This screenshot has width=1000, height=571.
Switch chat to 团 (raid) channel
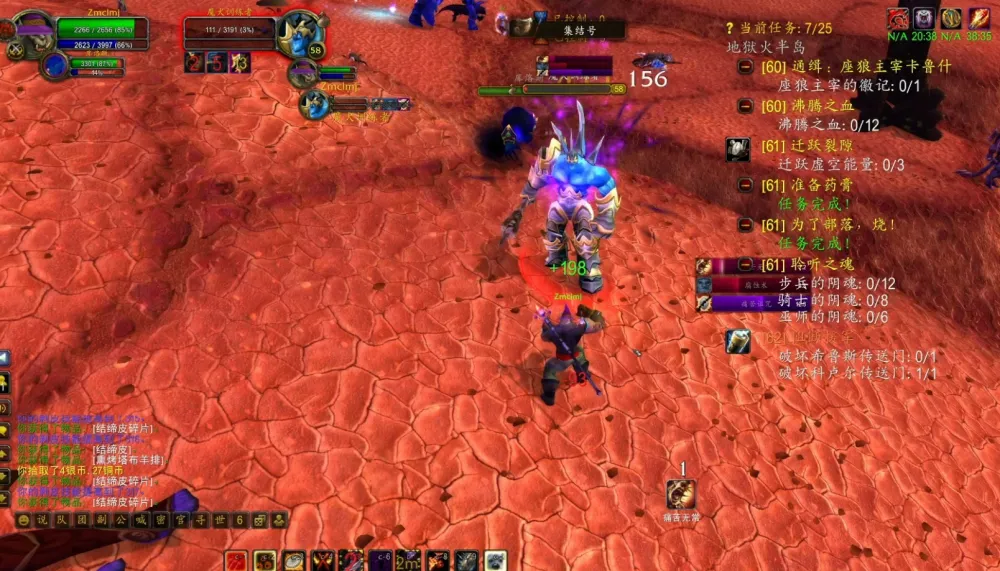pyautogui.click(x=81, y=520)
